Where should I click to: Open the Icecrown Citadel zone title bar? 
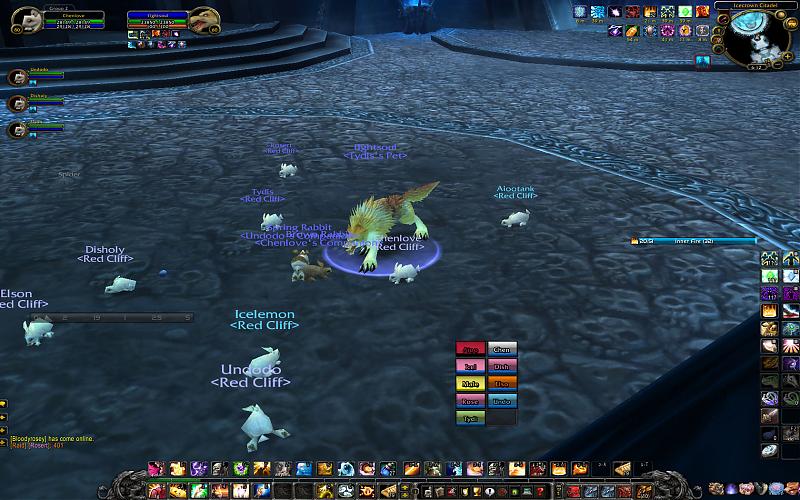[755, 6]
